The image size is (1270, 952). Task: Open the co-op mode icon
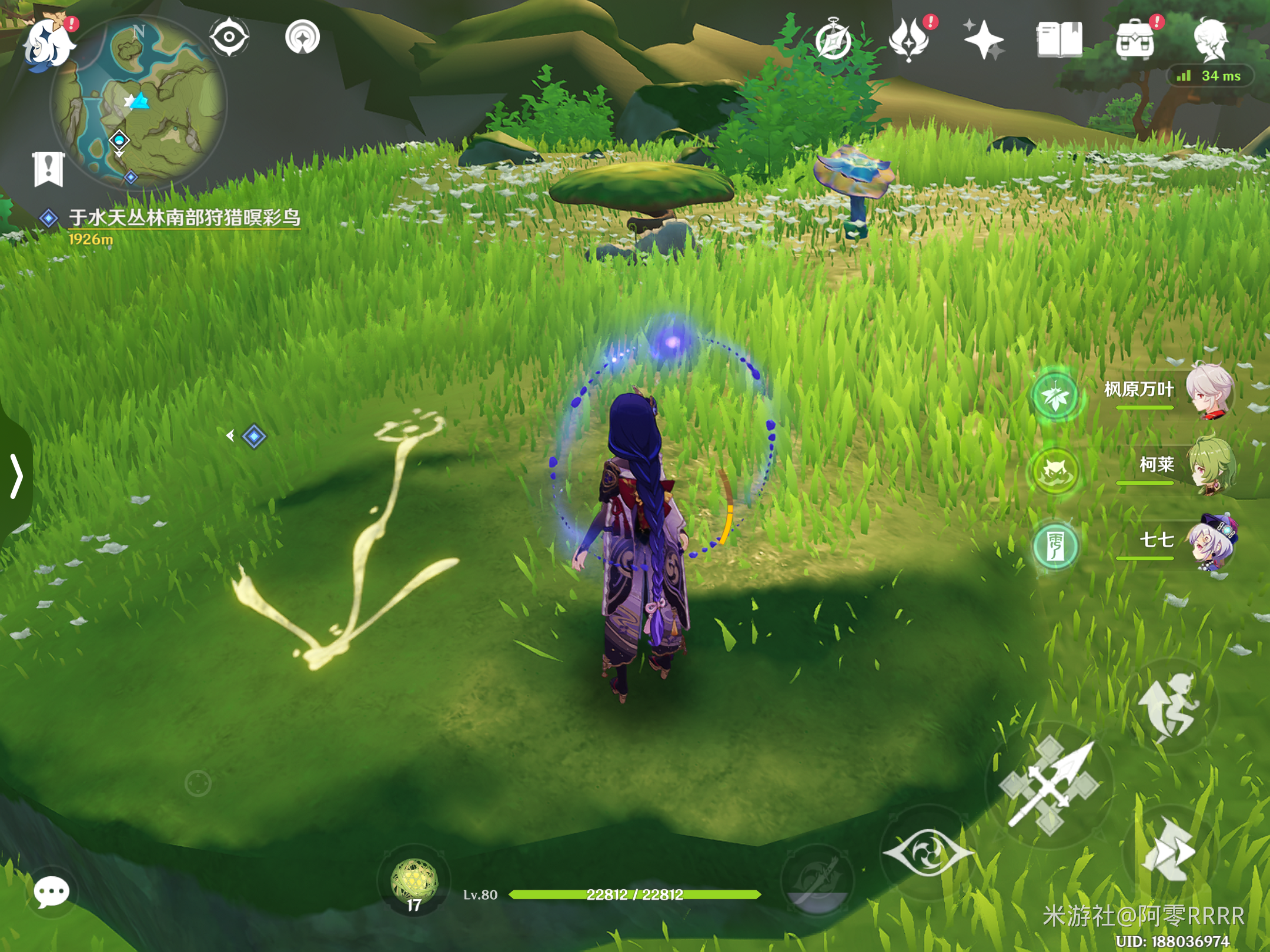pyautogui.click(x=302, y=38)
